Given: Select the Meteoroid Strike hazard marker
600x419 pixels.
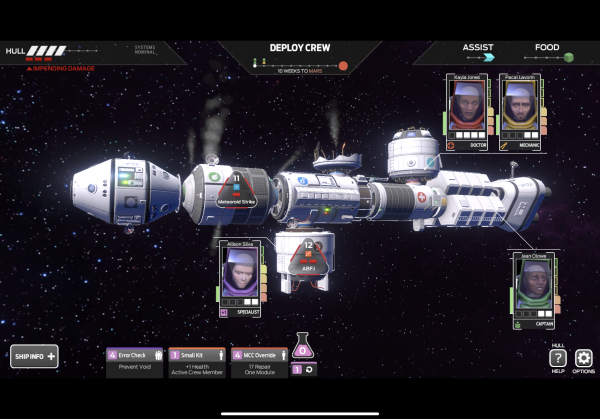Looking at the screenshot, I should pyautogui.click(x=237, y=188).
